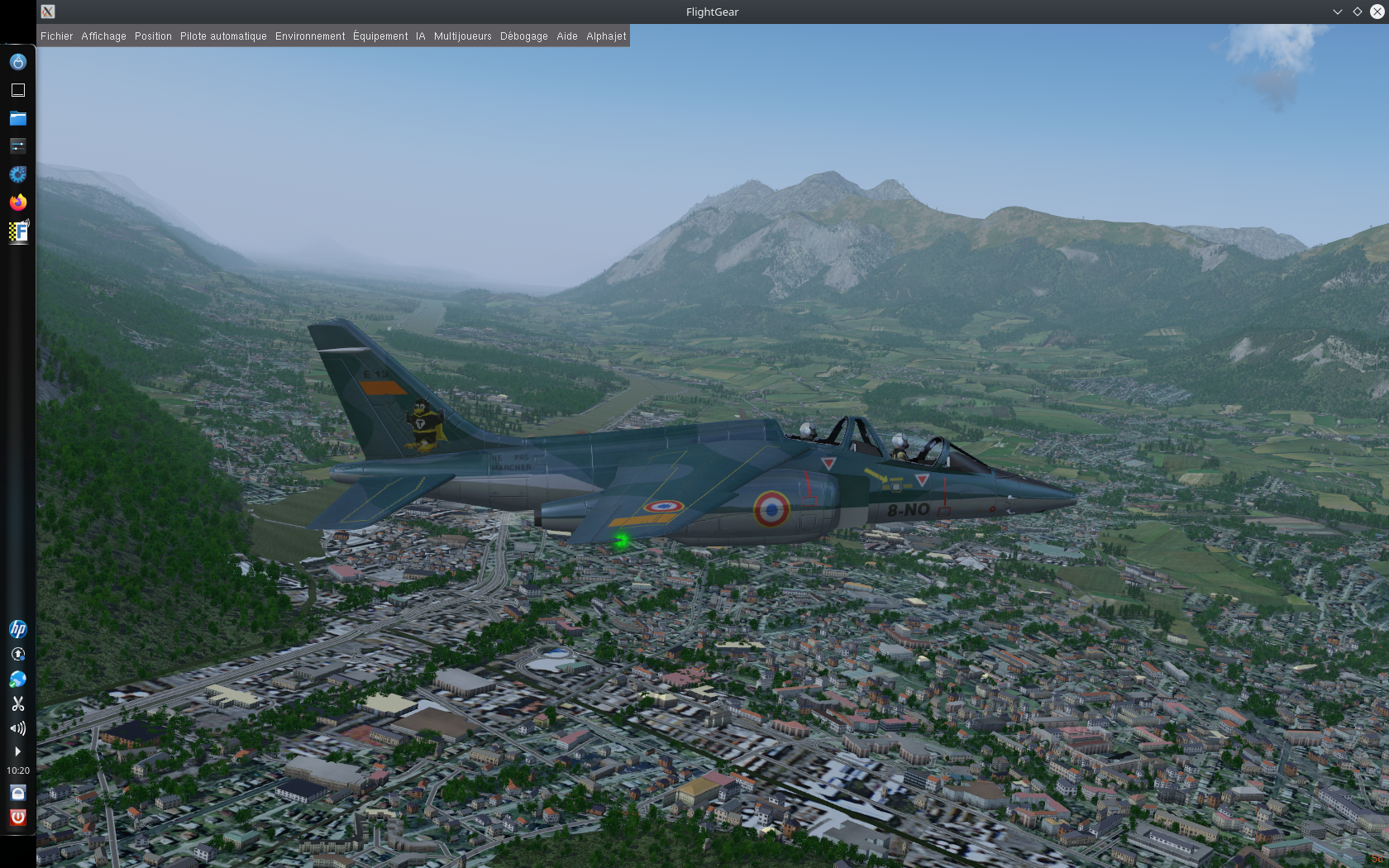
Task: Open the Pilote automatique menu
Action: click(x=223, y=36)
